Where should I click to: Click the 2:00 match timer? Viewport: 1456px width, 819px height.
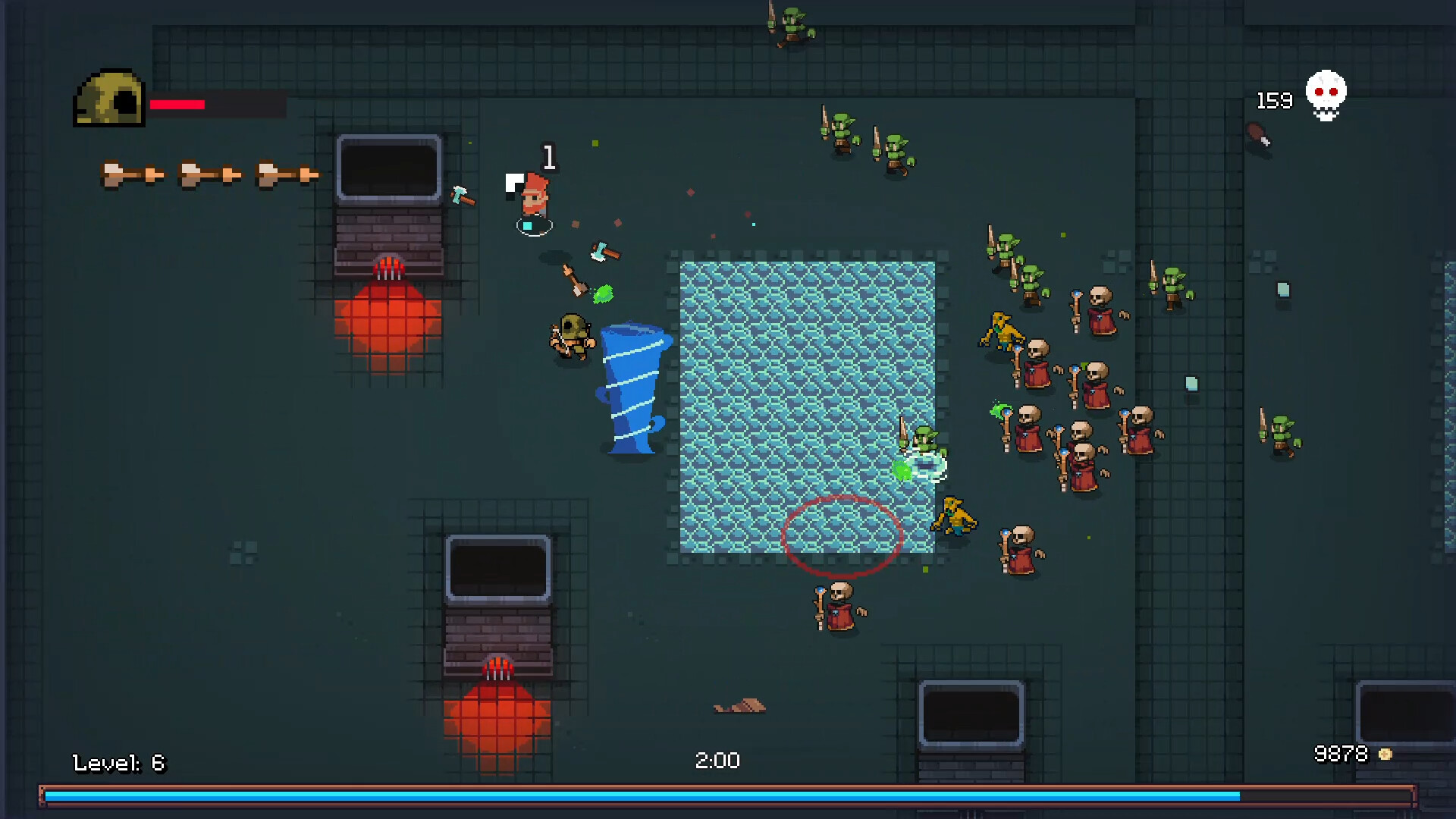tap(716, 761)
